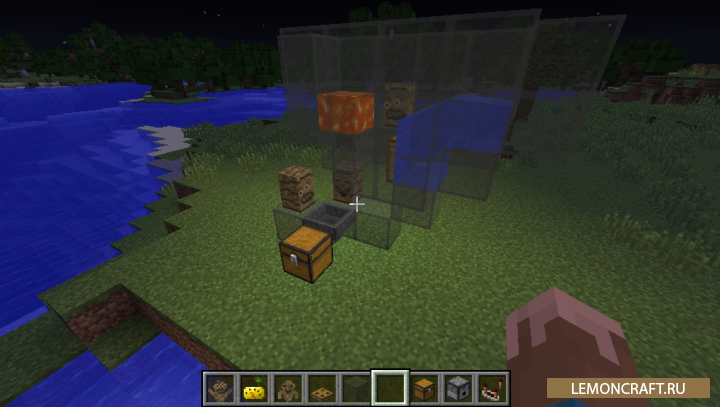This screenshot has height=407, width=720.
Task: Select the redstone comparator hotbar slot
Action: [x=492, y=388]
